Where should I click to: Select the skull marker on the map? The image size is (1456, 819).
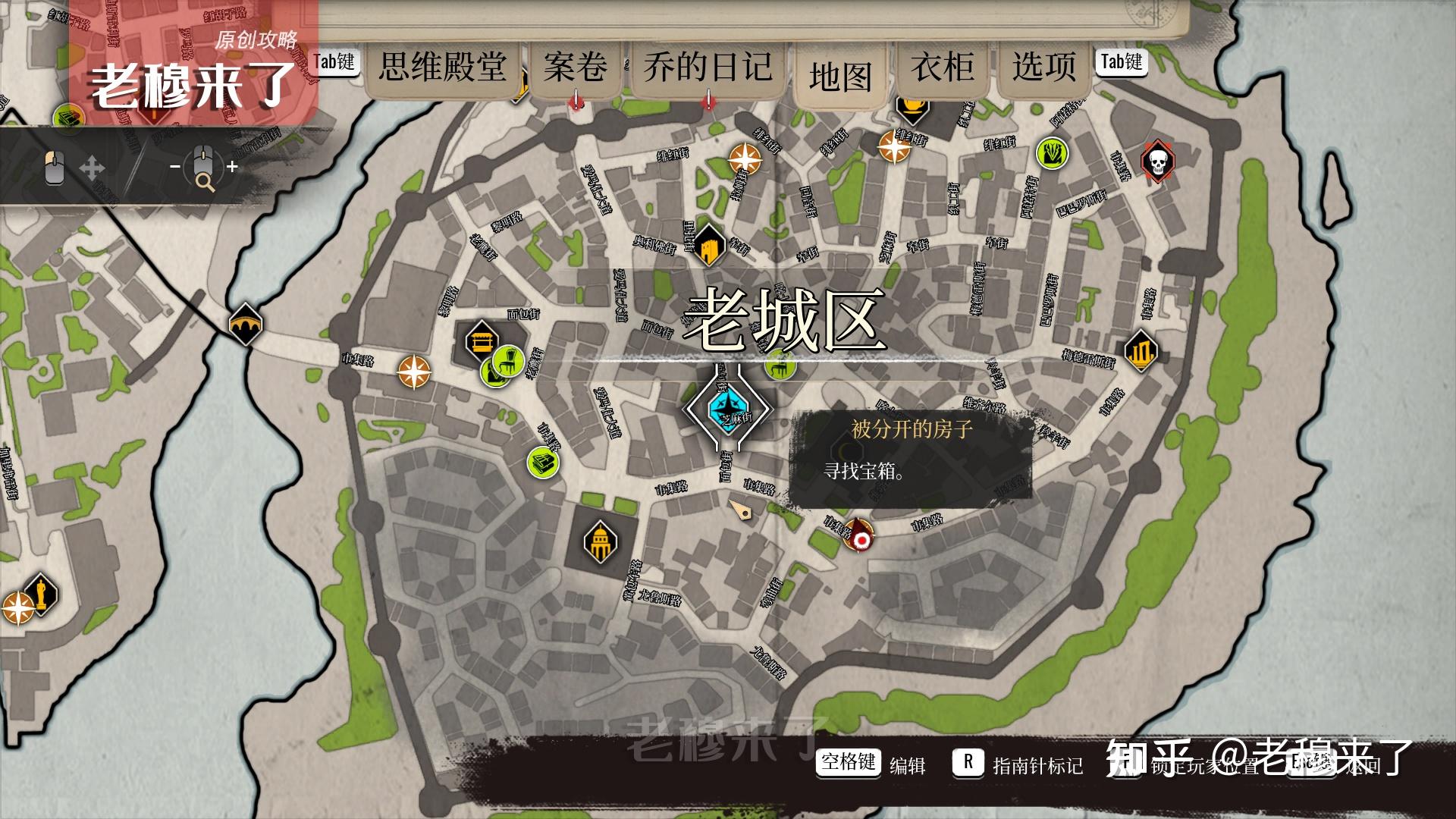[1157, 162]
